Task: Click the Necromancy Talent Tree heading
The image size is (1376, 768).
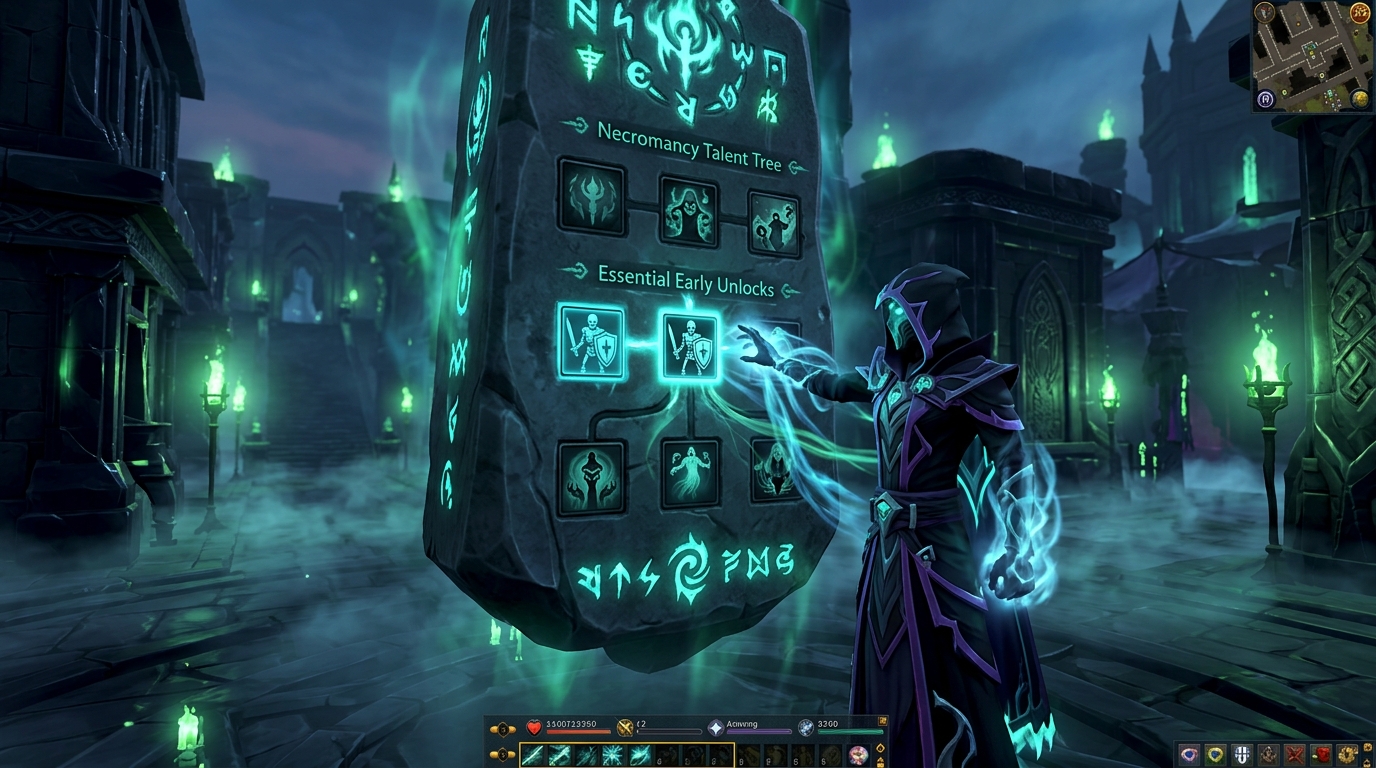Action: coord(683,147)
